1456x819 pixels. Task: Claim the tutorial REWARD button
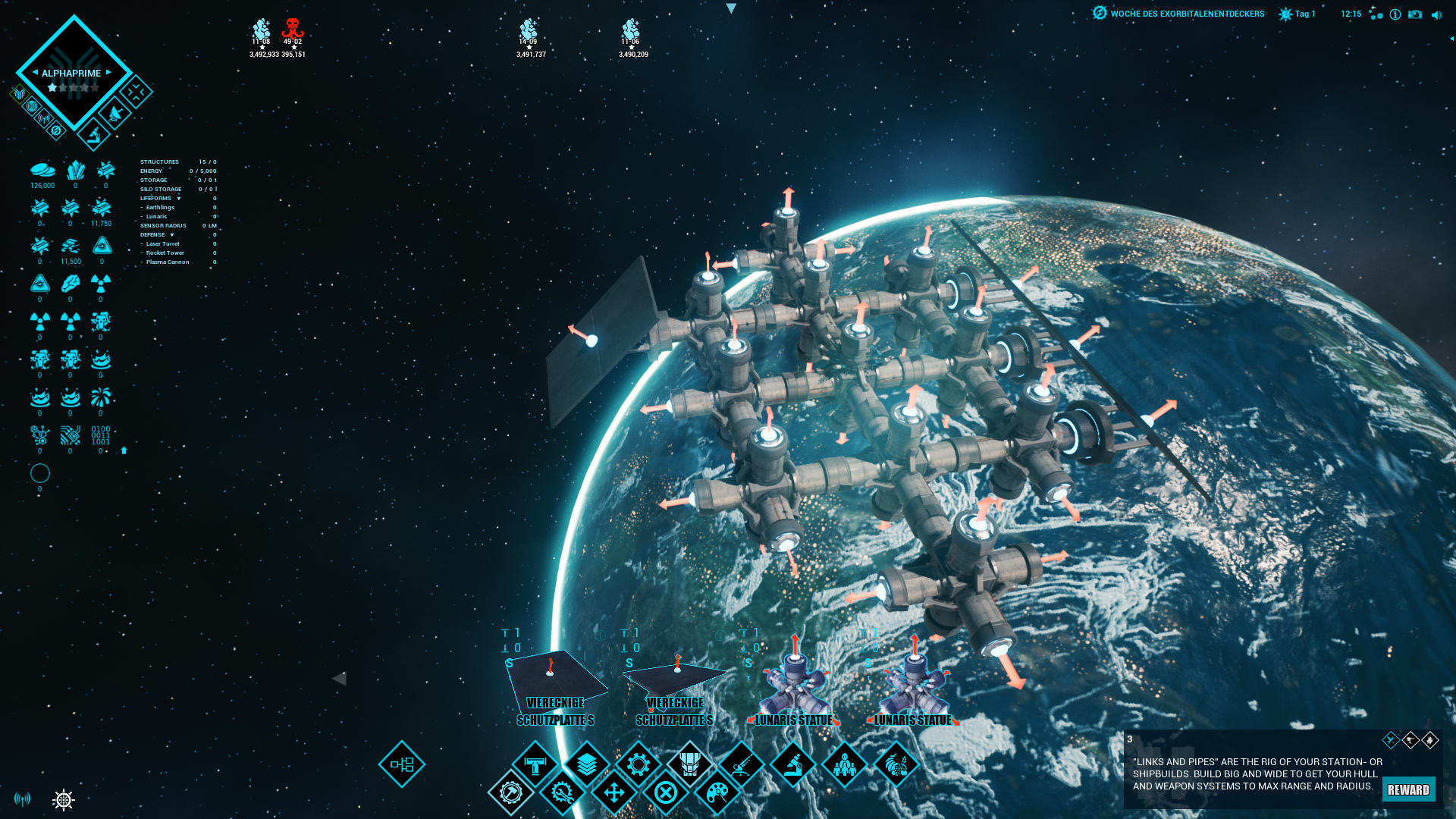pos(1408,789)
